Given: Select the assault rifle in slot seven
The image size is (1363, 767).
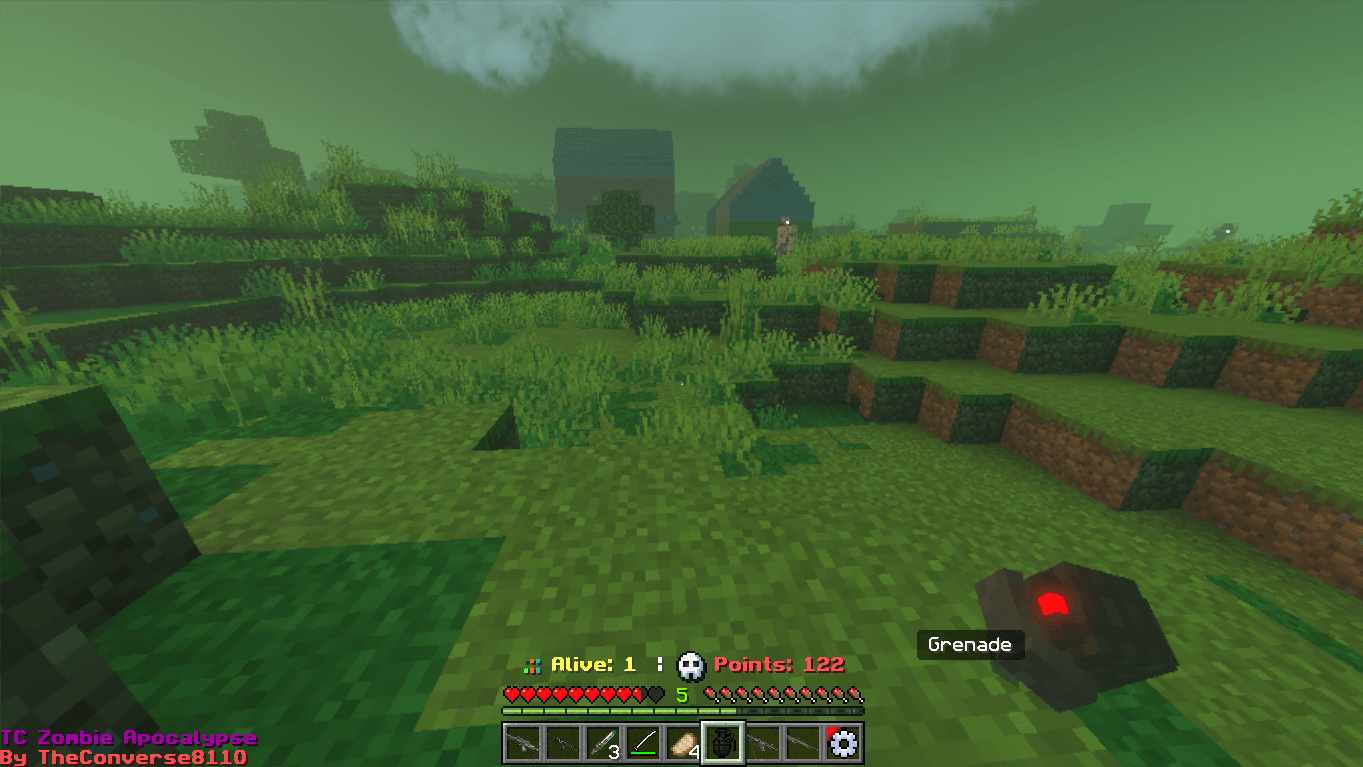Looking at the screenshot, I should (x=762, y=742).
